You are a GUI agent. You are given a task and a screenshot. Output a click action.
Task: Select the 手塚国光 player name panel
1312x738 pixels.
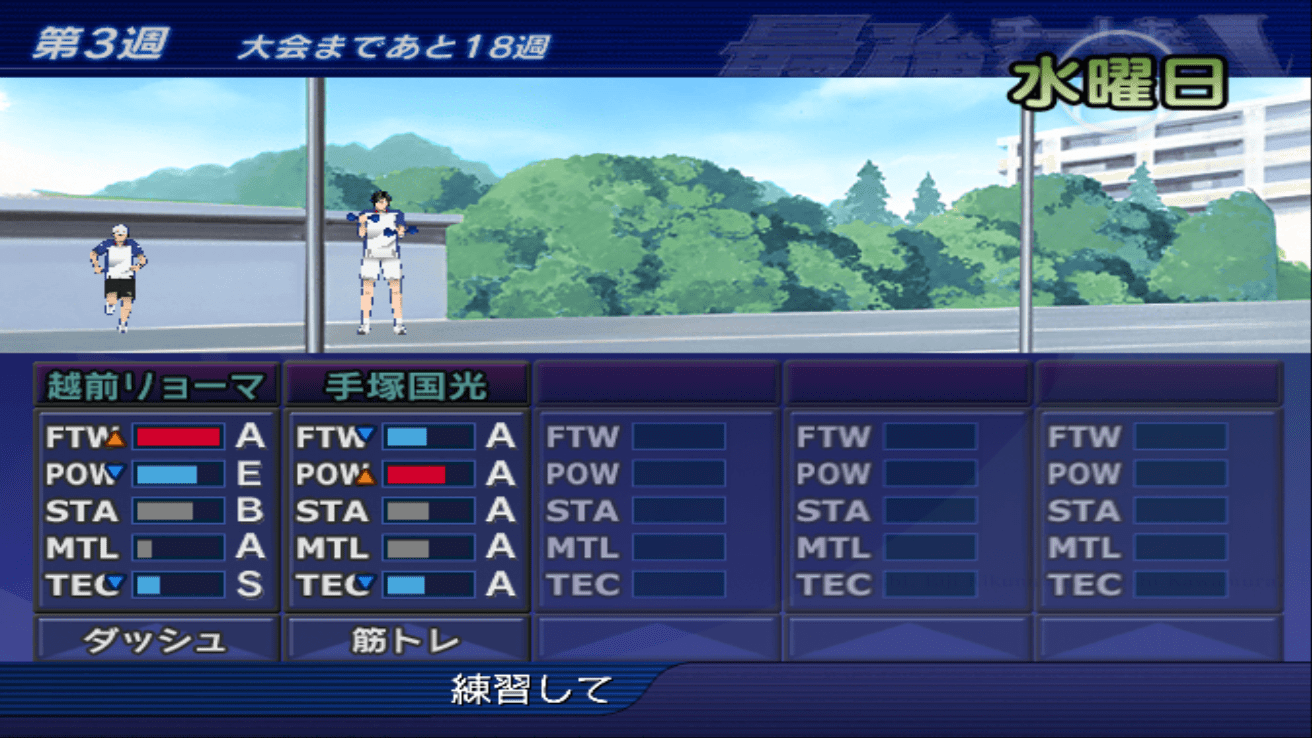tap(406, 386)
